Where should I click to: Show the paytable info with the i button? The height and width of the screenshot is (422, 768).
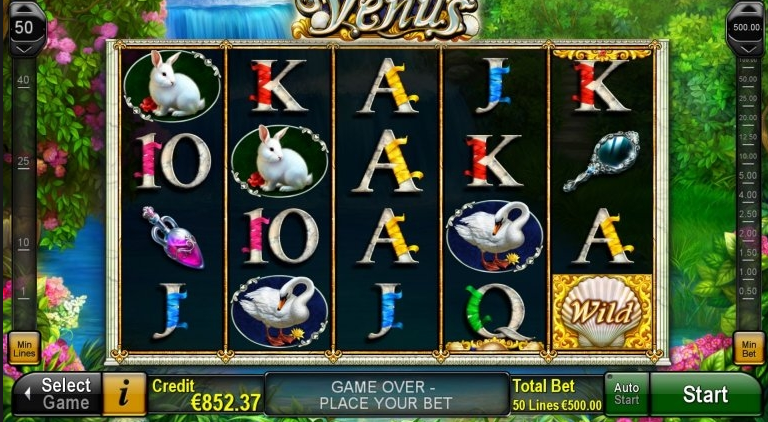(x=125, y=394)
